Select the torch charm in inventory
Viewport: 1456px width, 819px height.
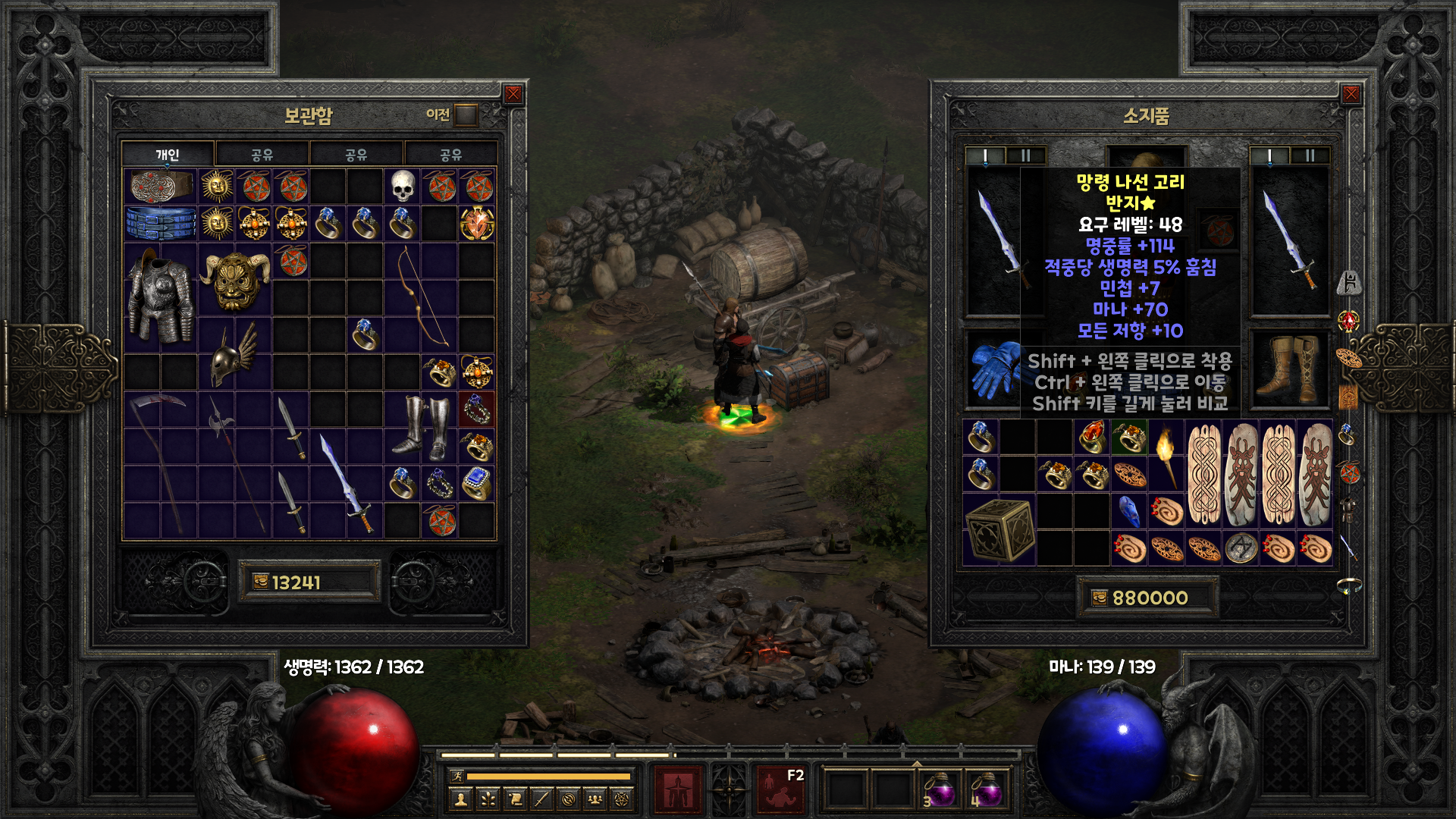coord(1166,455)
